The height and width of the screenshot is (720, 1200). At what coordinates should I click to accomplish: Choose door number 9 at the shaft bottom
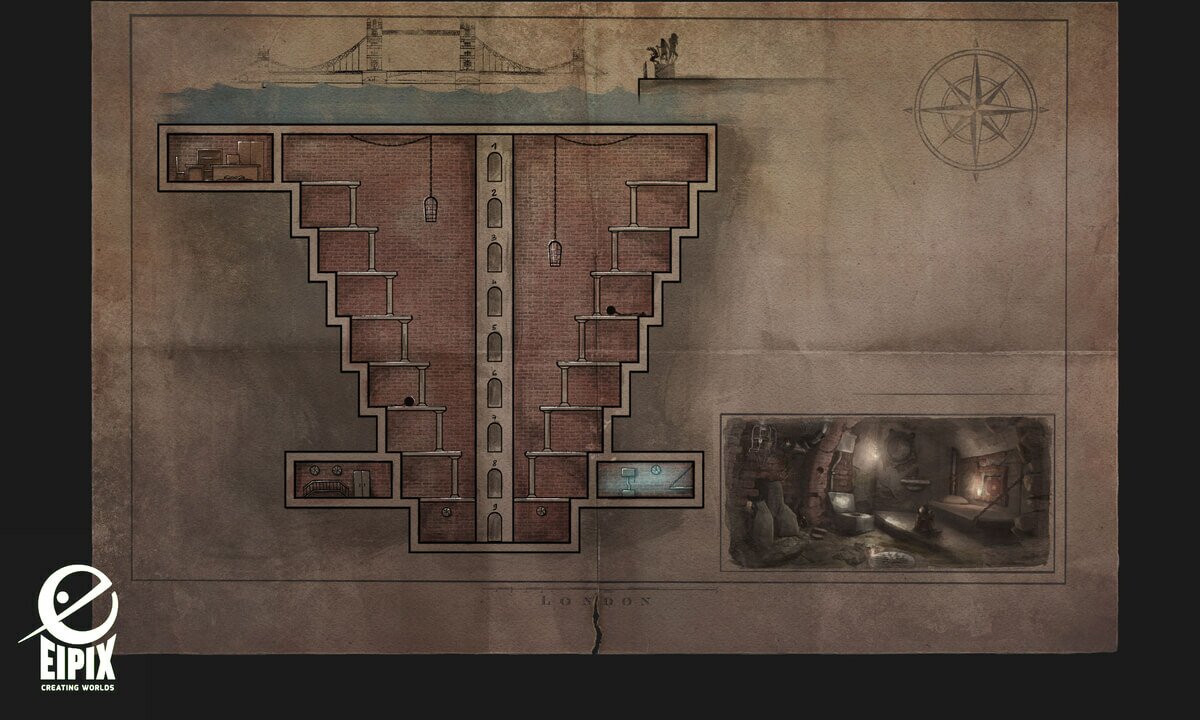pos(494,522)
